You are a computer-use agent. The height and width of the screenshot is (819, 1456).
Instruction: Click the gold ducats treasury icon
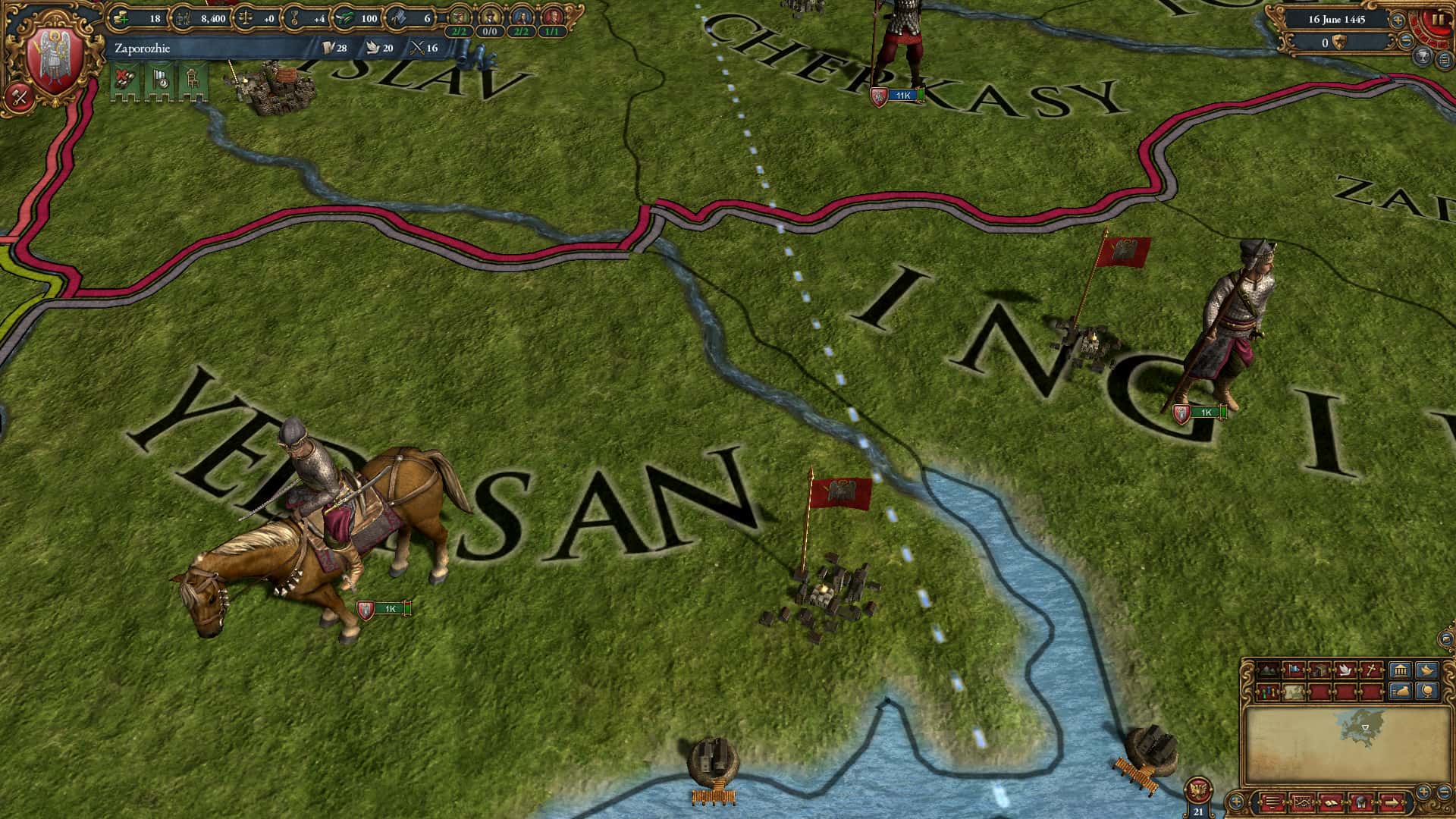click(121, 18)
